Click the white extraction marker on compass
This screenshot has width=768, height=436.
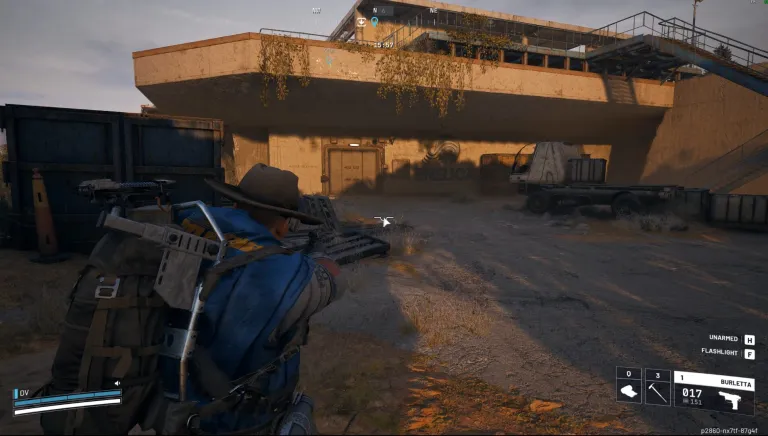pyautogui.click(x=361, y=21)
